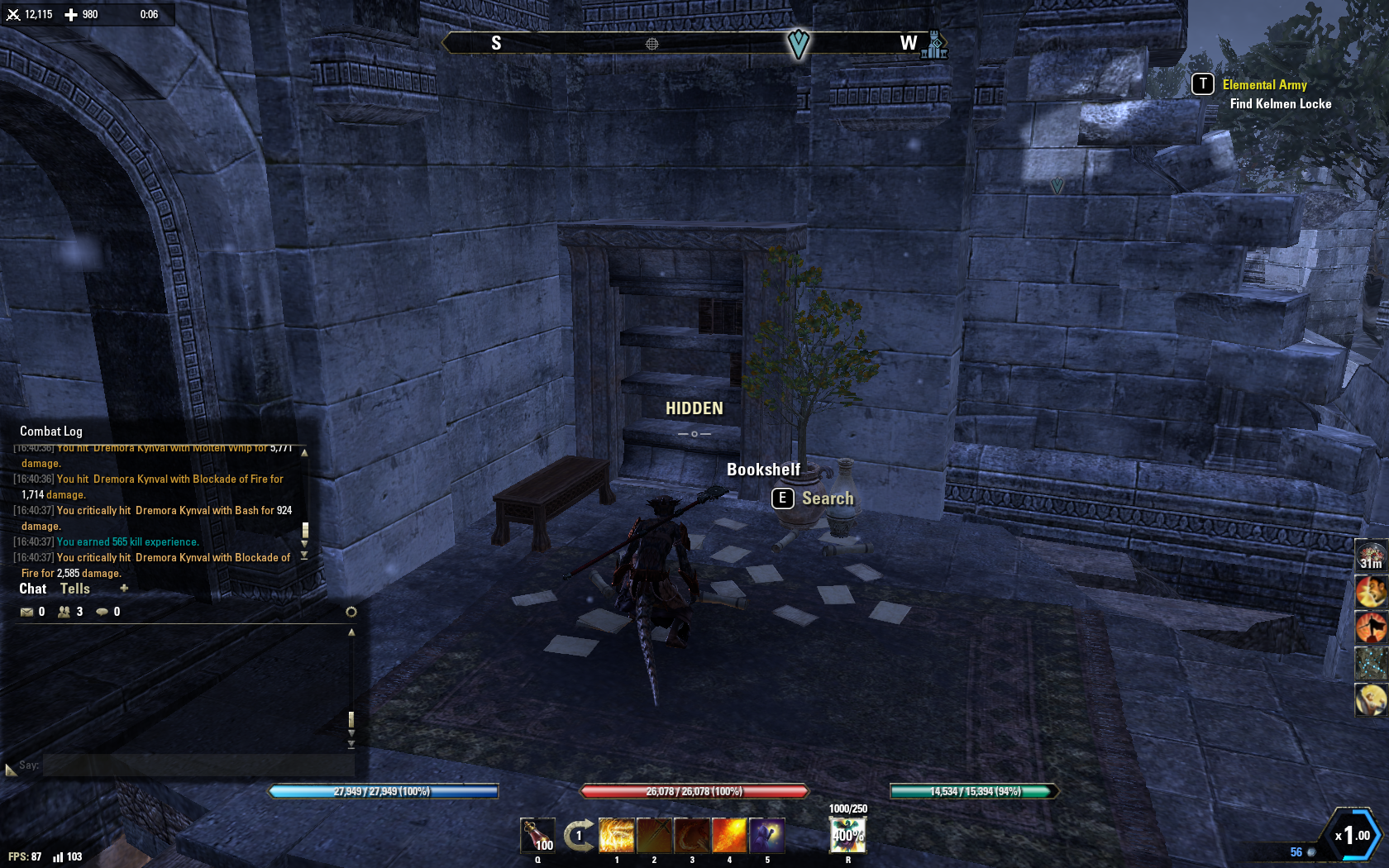Open the friends list icon

pos(64,612)
